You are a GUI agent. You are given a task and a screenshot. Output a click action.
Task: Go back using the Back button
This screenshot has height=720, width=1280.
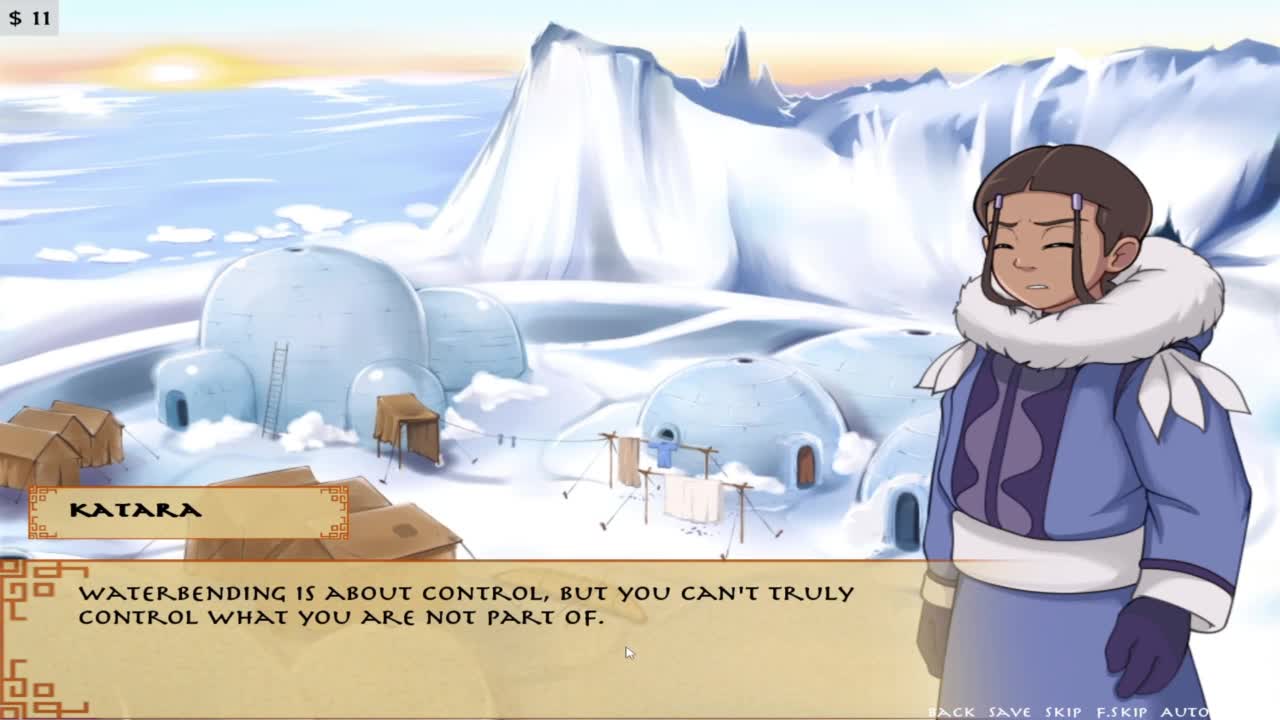951,712
